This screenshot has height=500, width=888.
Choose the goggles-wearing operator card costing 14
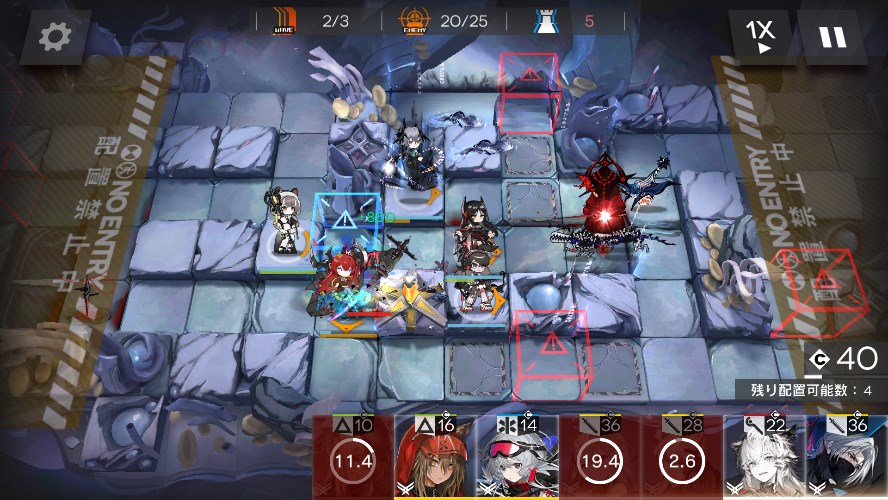tap(517, 458)
